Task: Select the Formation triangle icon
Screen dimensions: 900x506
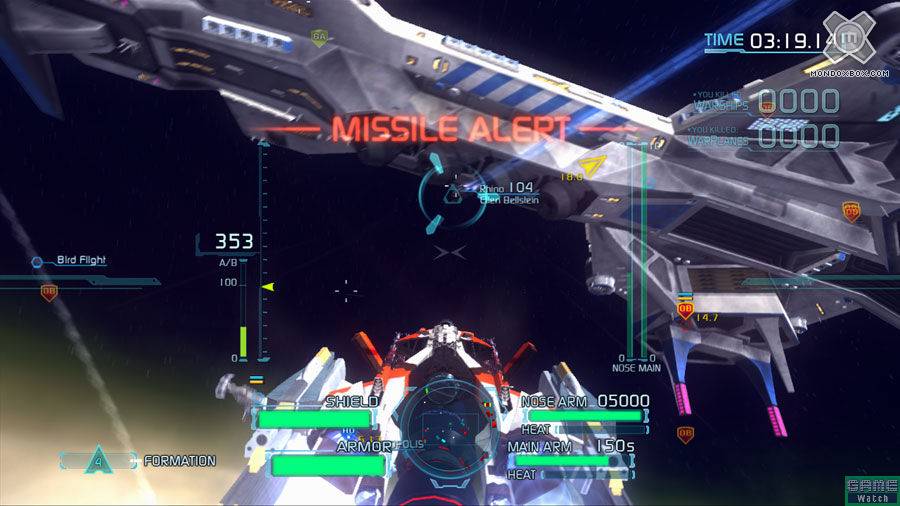Action: click(97, 461)
